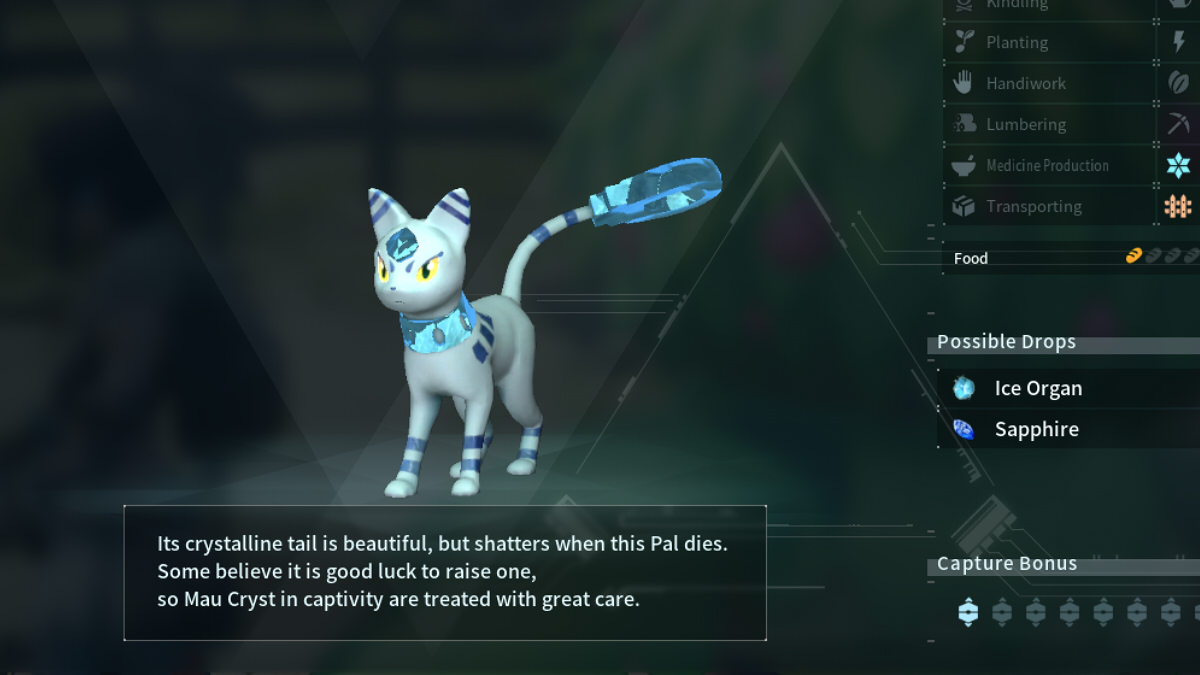Select the fence Farming suitability icon
This screenshot has width=1200, height=675.
pos(1179,206)
